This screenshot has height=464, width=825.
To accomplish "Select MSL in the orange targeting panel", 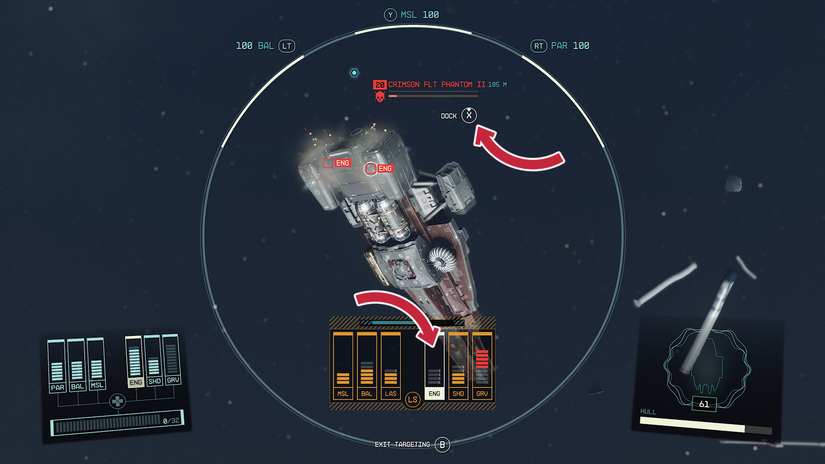I will [343, 364].
